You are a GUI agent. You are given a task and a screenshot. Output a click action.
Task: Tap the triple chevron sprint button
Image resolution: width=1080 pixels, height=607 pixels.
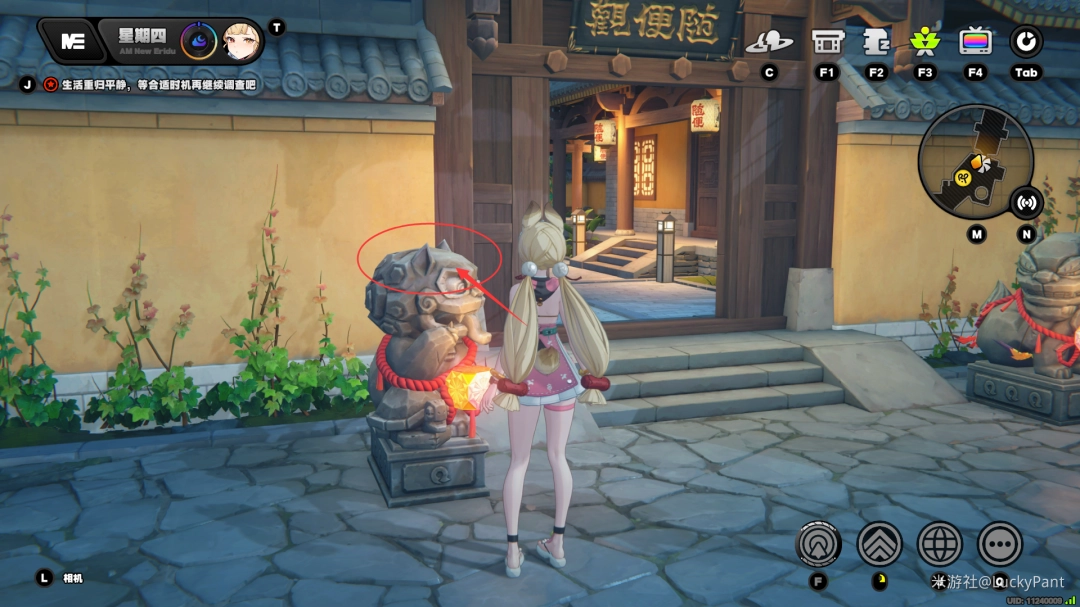click(880, 544)
